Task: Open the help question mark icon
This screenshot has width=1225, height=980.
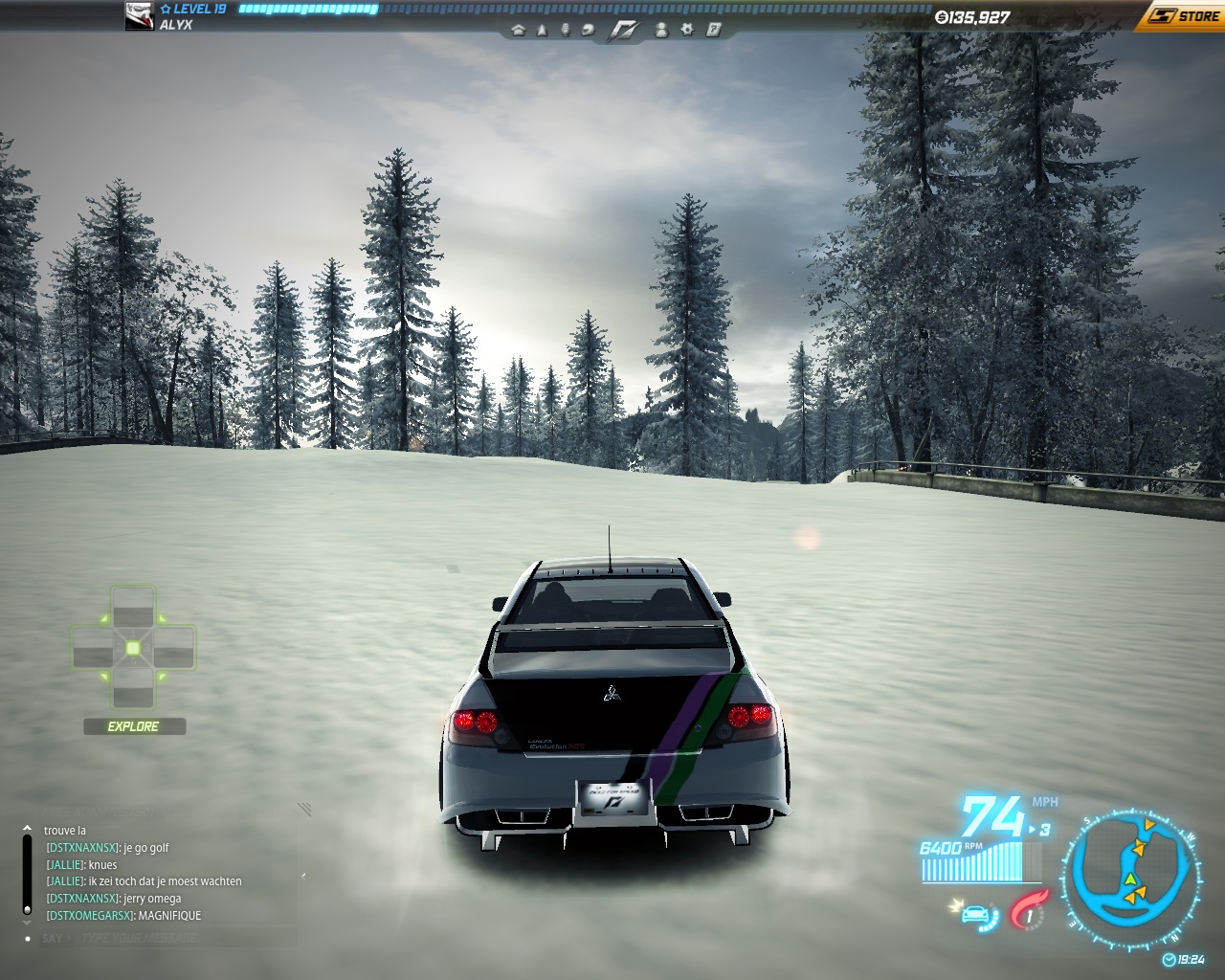Action: [x=714, y=30]
